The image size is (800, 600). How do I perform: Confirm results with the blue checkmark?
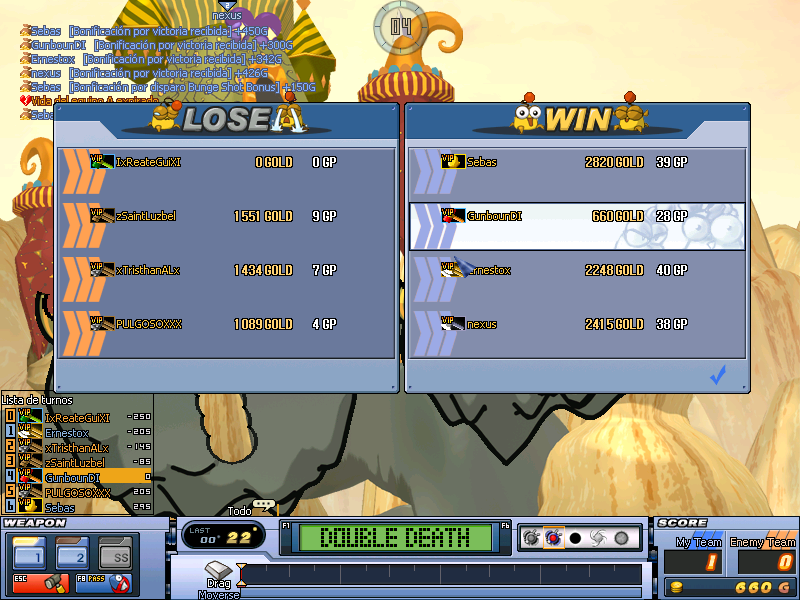(717, 375)
